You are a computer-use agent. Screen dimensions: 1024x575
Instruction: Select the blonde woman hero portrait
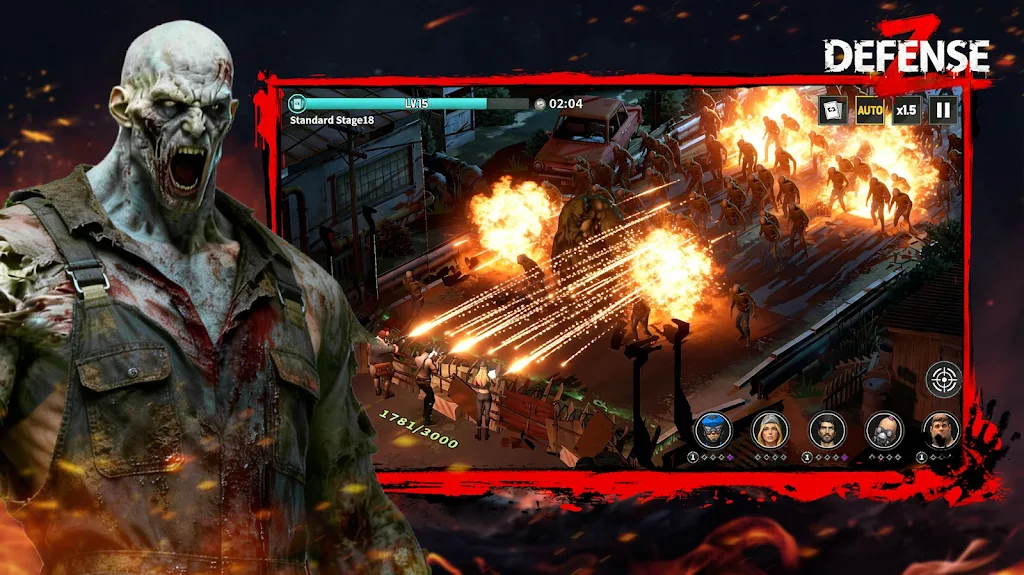770,429
